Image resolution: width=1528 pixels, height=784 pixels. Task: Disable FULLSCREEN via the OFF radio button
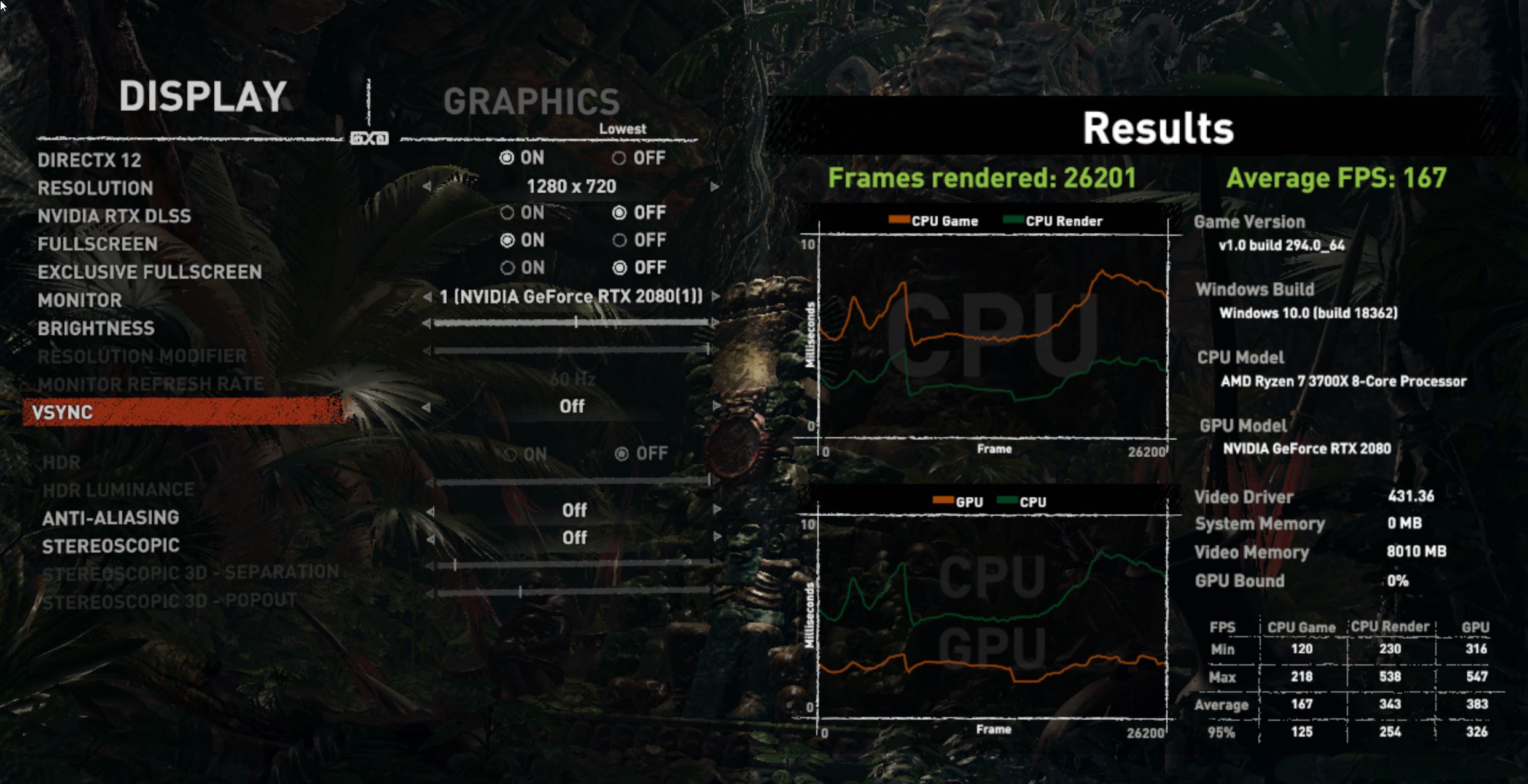point(619,240)
